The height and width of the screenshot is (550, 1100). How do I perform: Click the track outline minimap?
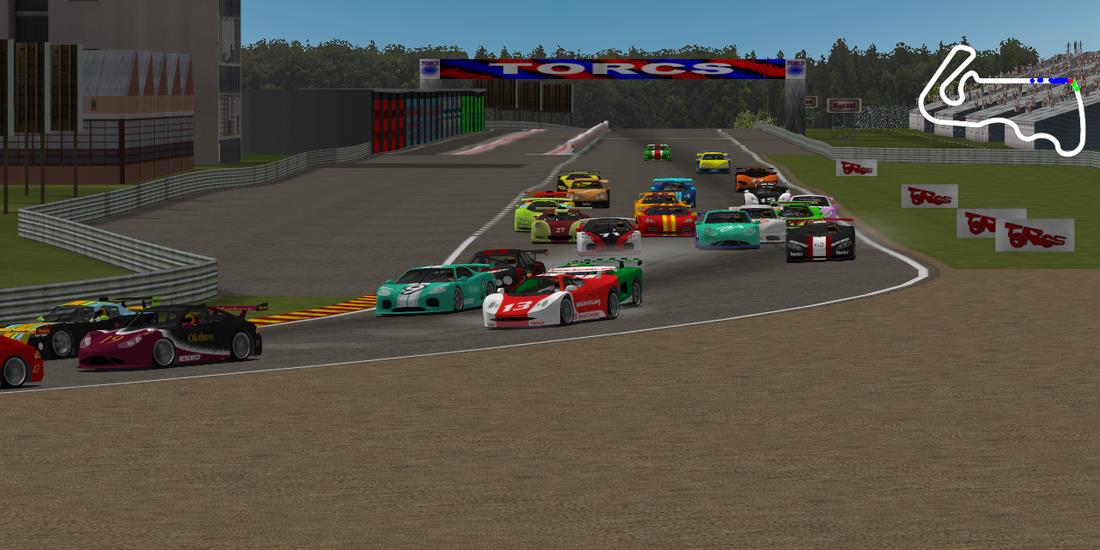[x=1001, y=101]
